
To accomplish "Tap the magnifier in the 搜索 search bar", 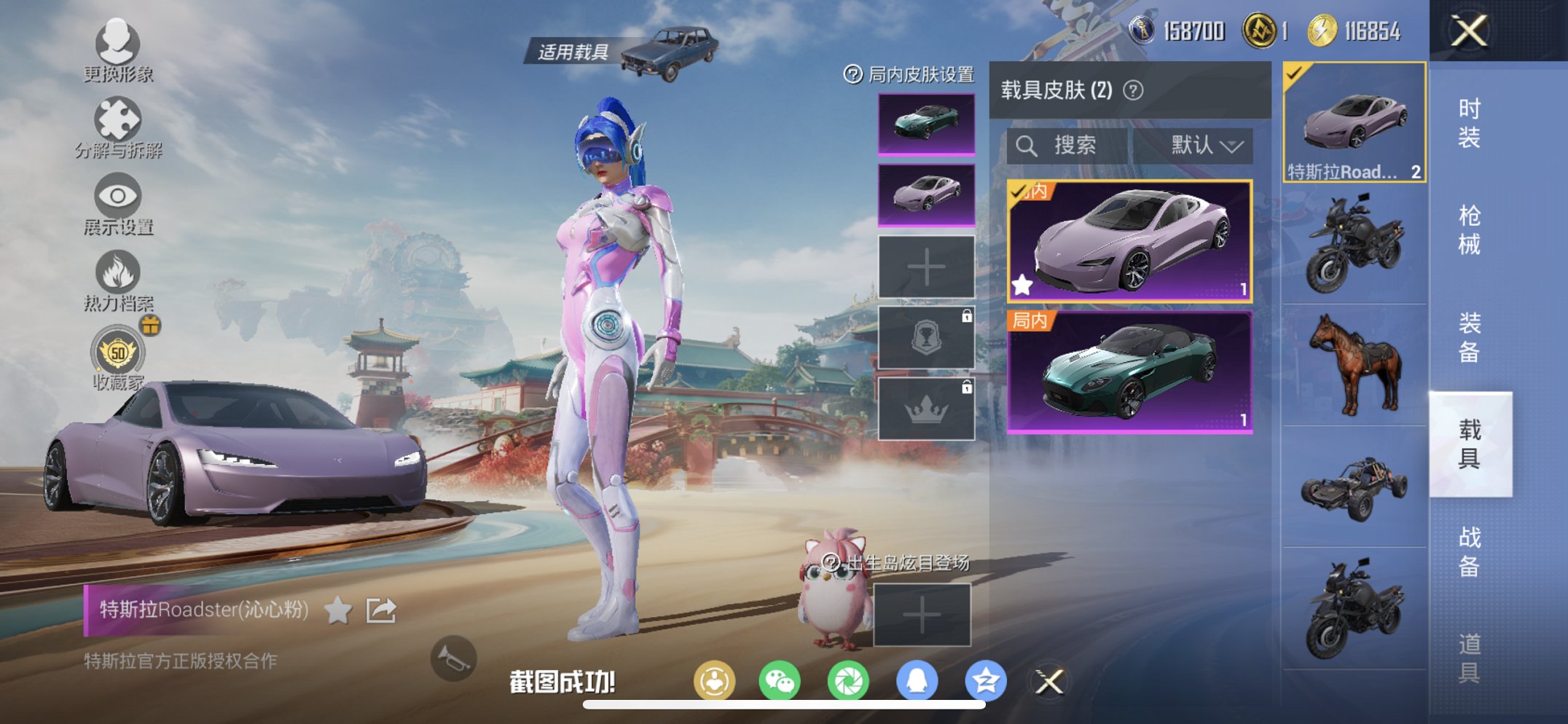I will (x=1029, y=144).
